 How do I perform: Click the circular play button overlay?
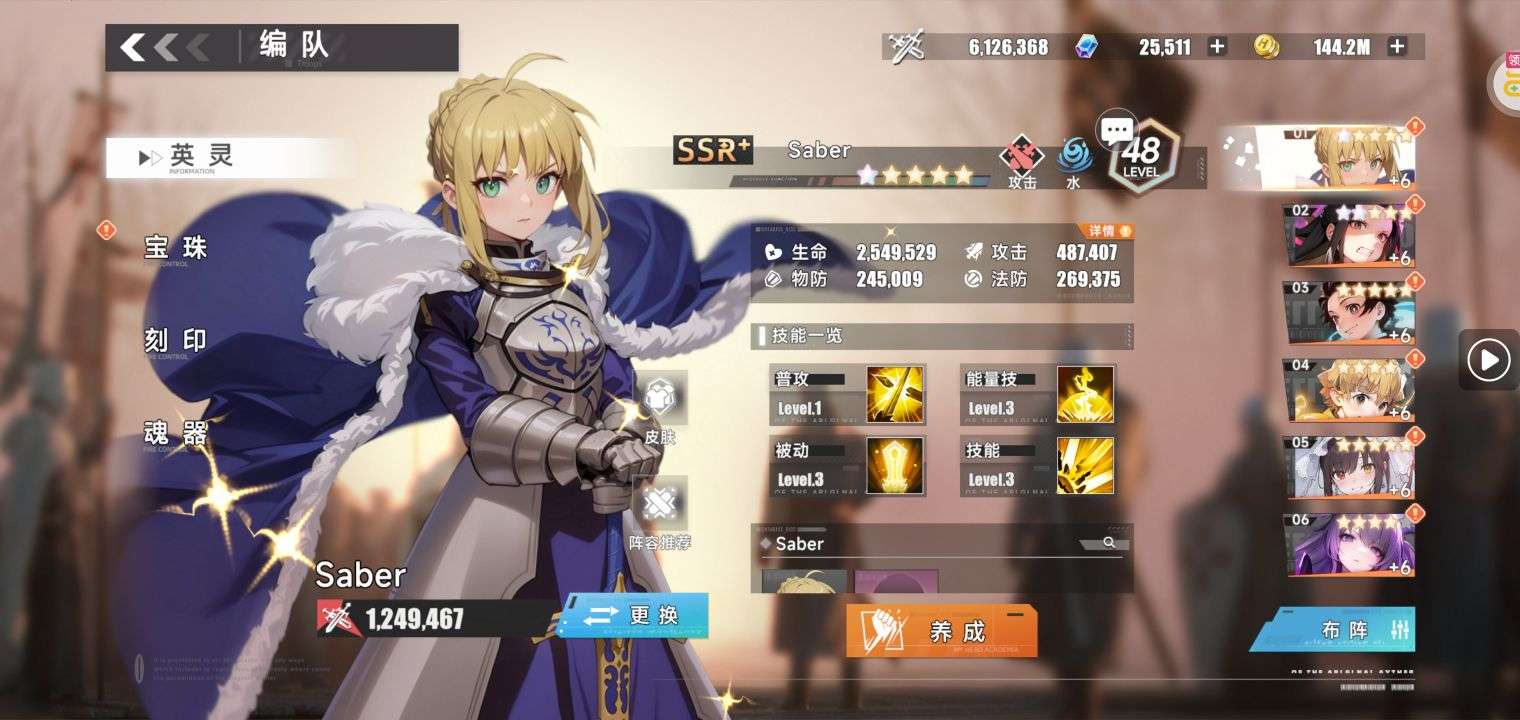[x=1489, y=359]
